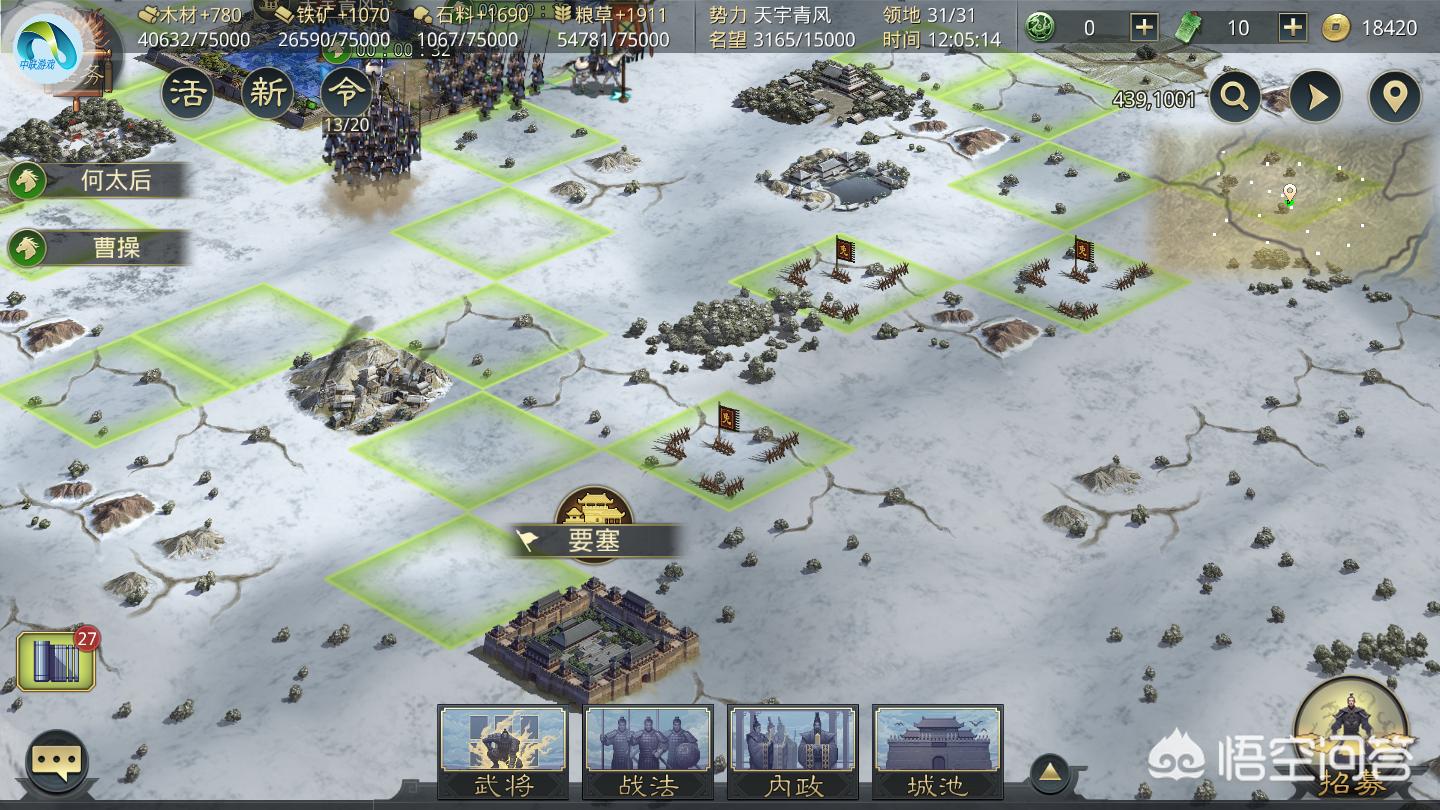Open the 城池 city menu
Viewport: 1440px width, 810px height.
point(937,751)
